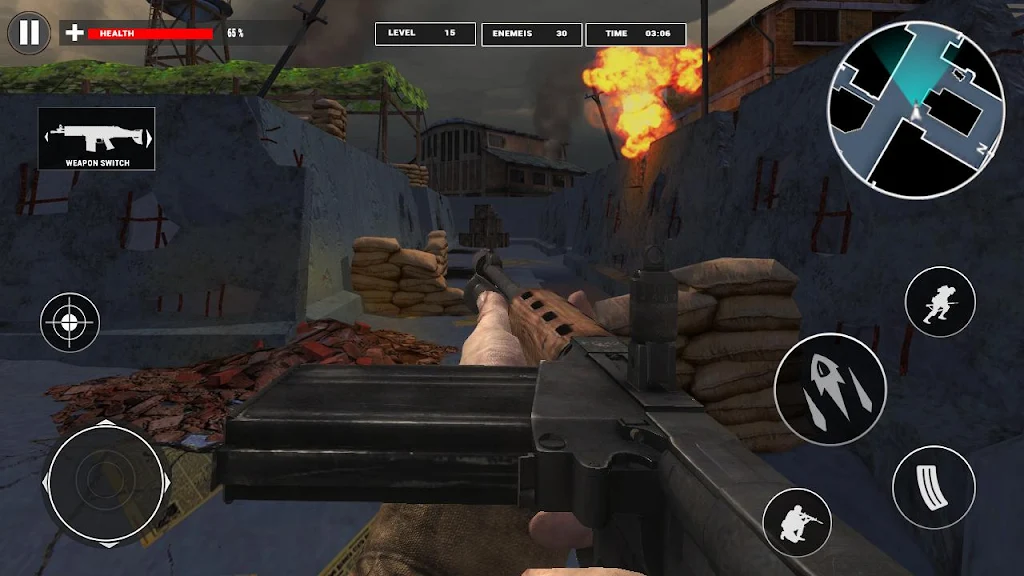Activate the crosshair aim button
The image size is (1024, 576).
[70, 322]
